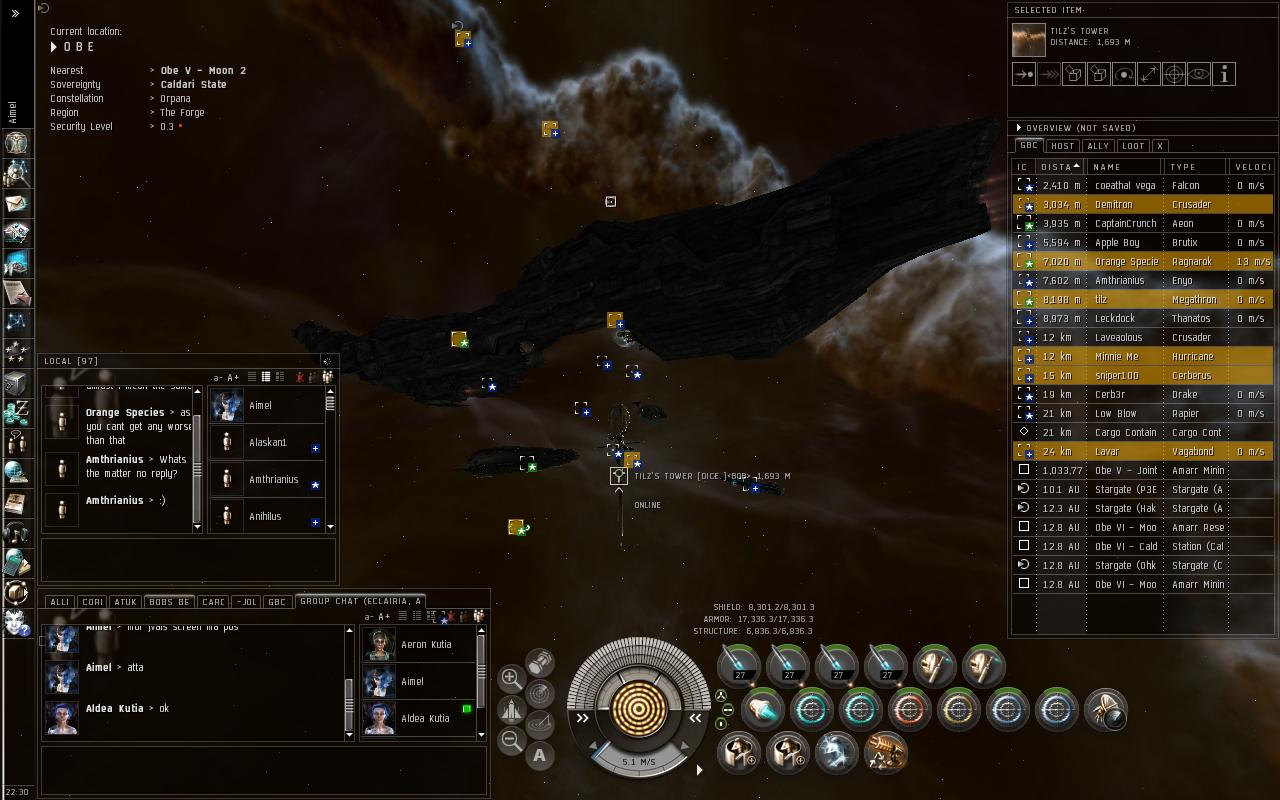This screenshot has width=1280, height=800.
Task: Sort overview by Name column
Action: click(1124, 167)
